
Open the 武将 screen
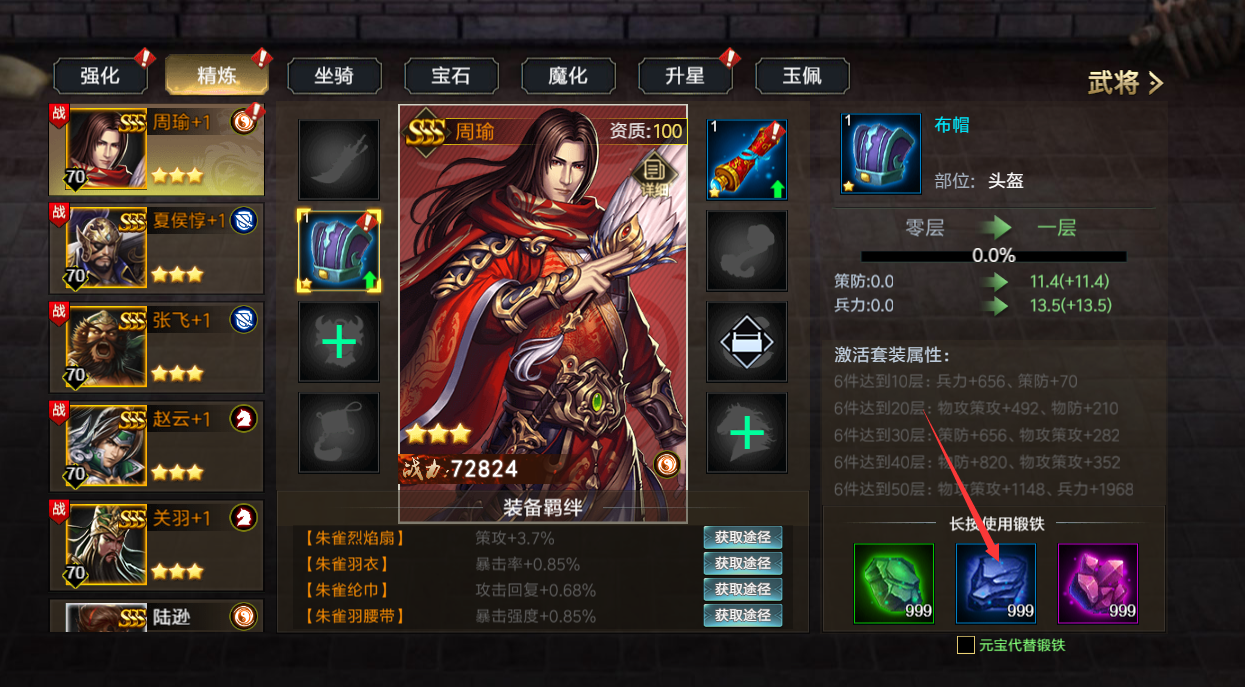tap(1125, 83)
